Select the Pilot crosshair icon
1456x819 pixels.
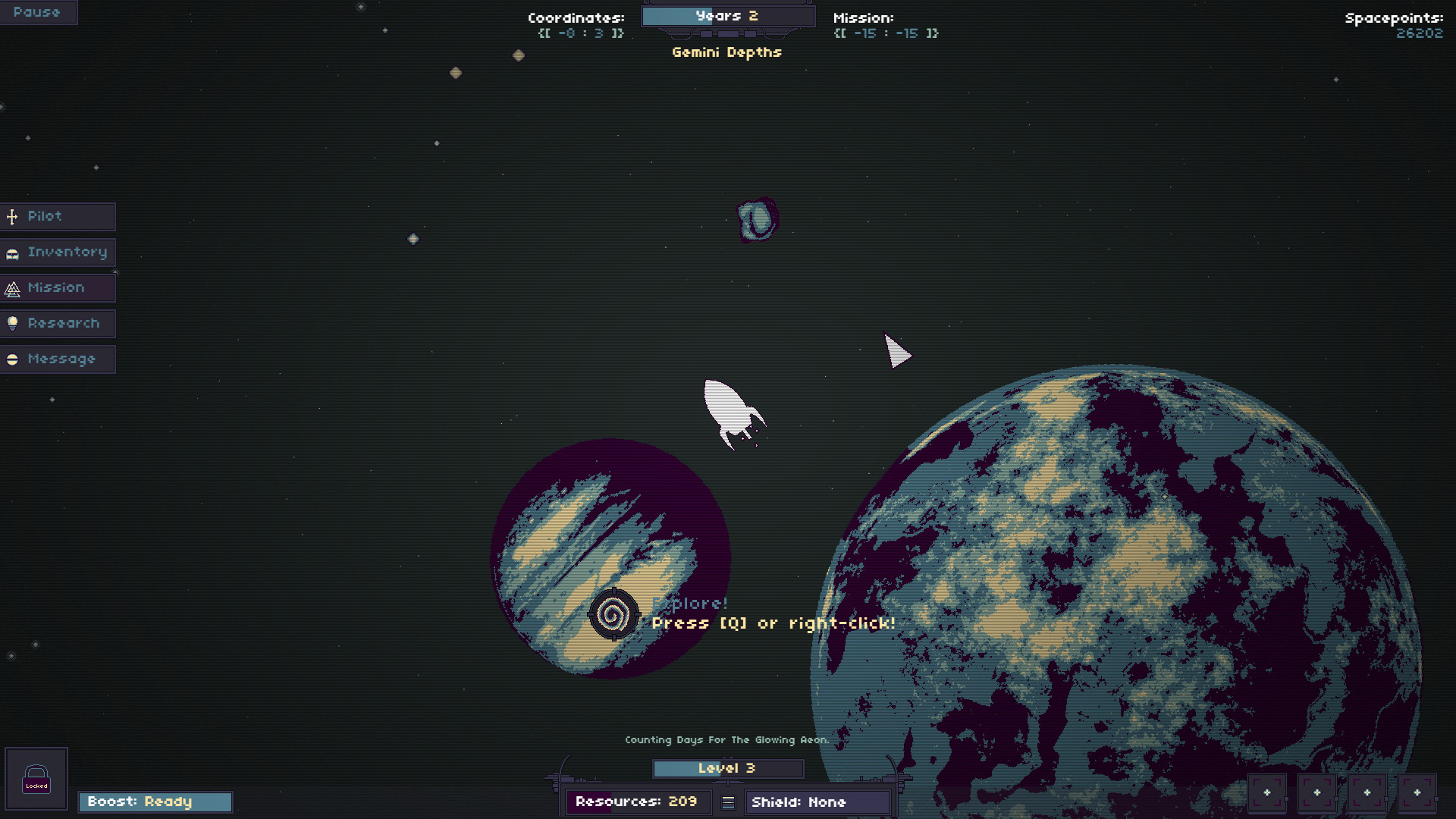click(x=12, y=217)
